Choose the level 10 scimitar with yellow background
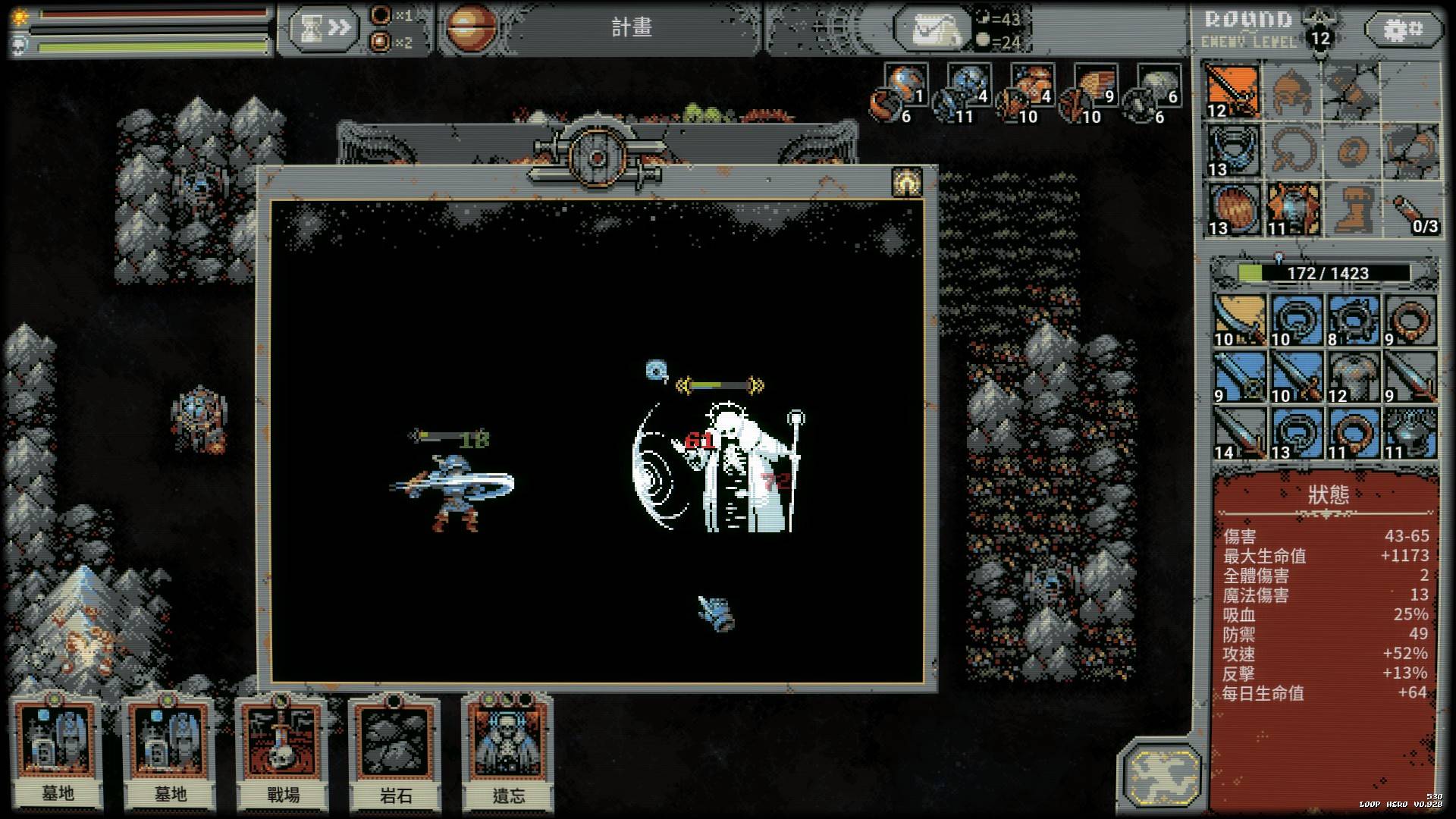The height and width of the screenshot is (819, 1456). pyautogui.click(x=1239, y=320)
